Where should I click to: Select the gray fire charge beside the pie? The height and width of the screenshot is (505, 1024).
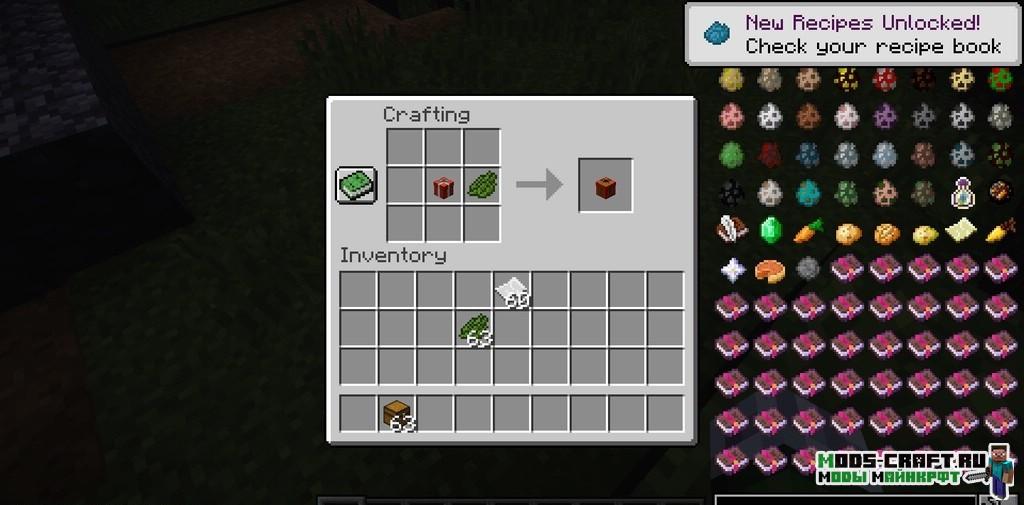coord(808,270)
